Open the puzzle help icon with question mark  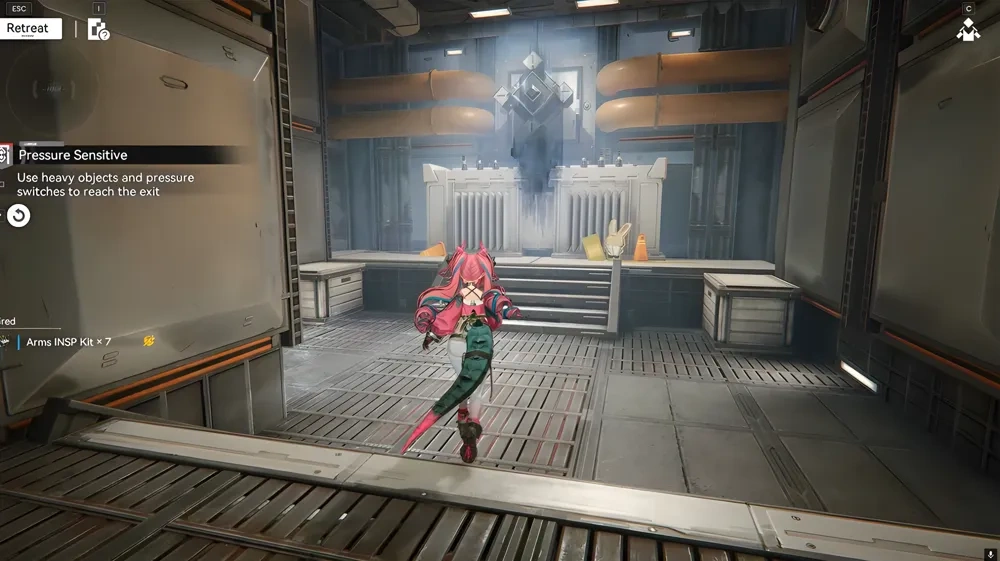pos(97,29)
